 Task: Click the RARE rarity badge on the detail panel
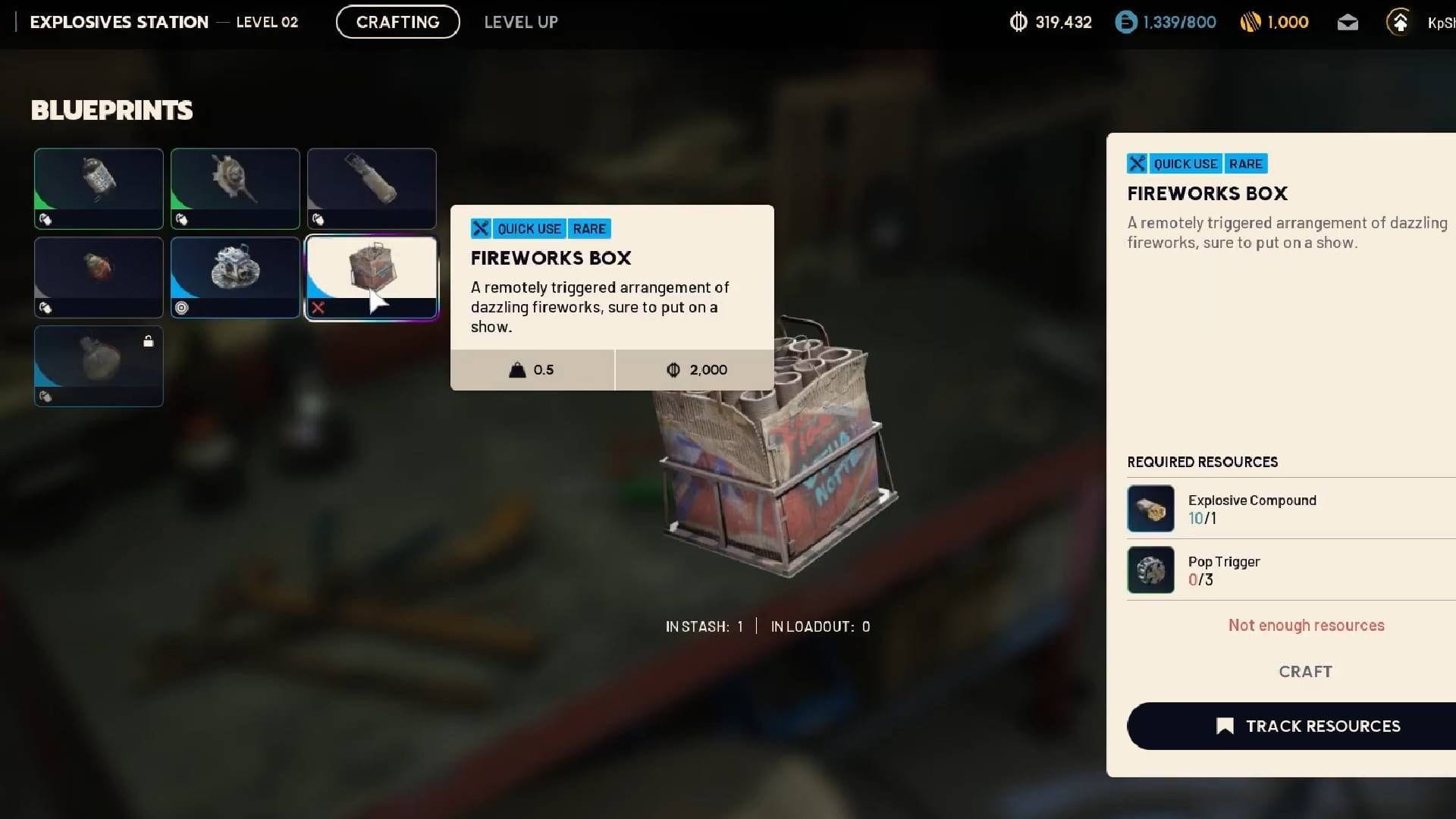(1245, 163)
